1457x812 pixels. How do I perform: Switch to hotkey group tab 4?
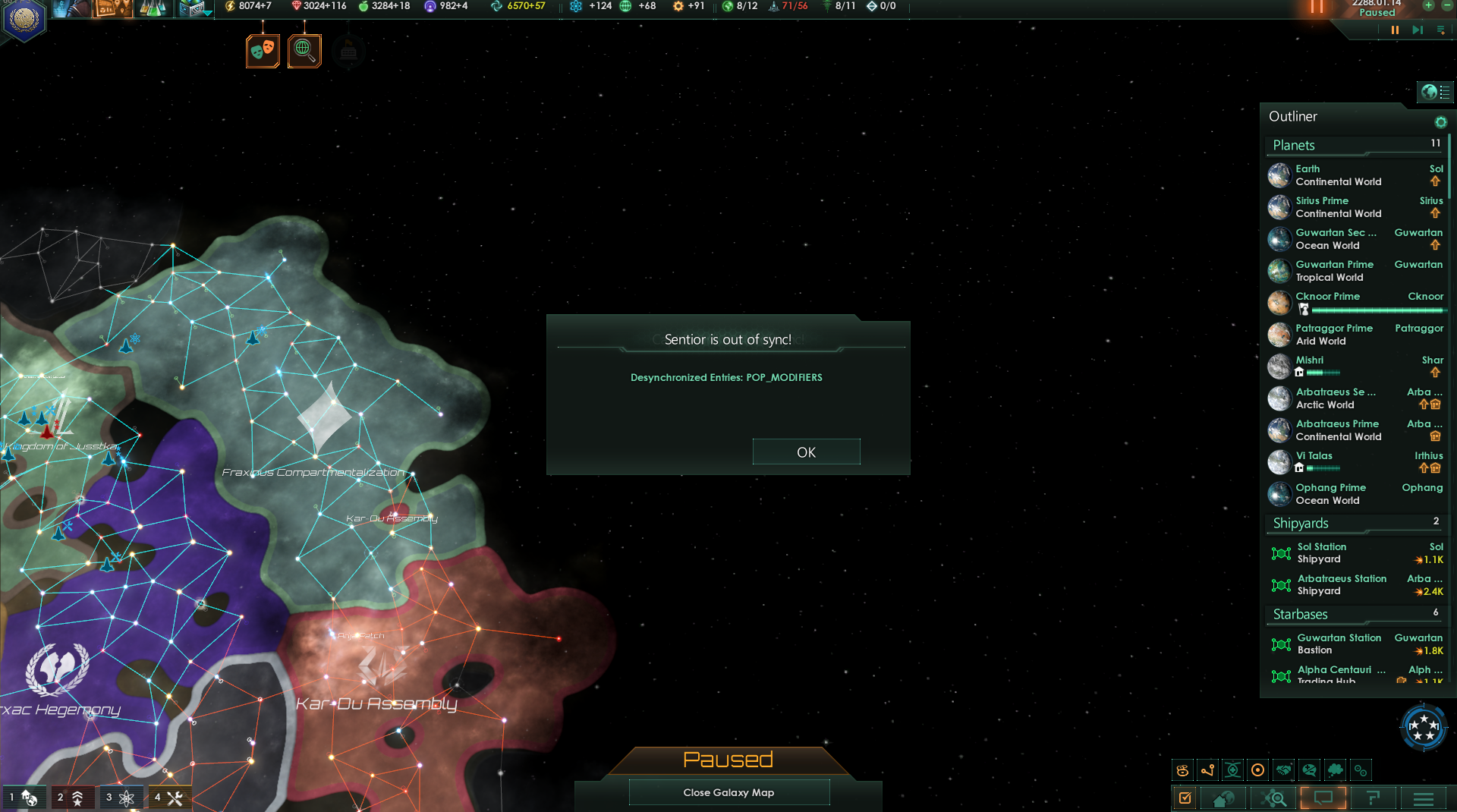pyautogui.click(x=168, y=798)
